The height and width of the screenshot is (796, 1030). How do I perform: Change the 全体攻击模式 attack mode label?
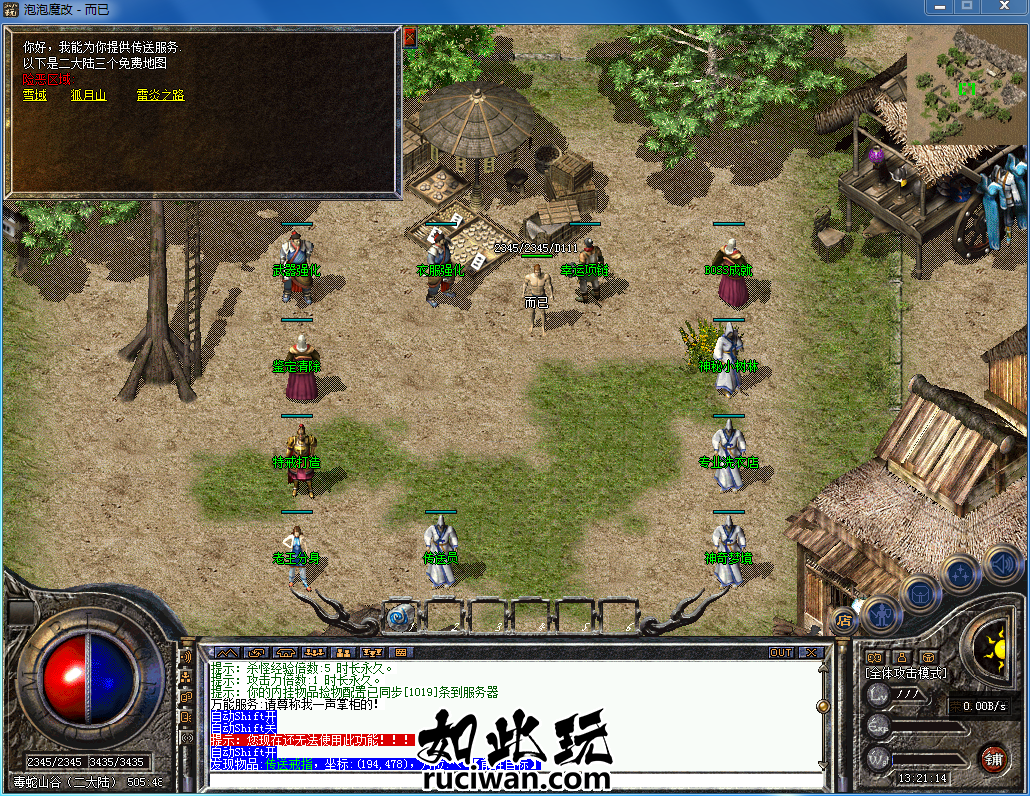pyautogui.click(x=905, y=675)
